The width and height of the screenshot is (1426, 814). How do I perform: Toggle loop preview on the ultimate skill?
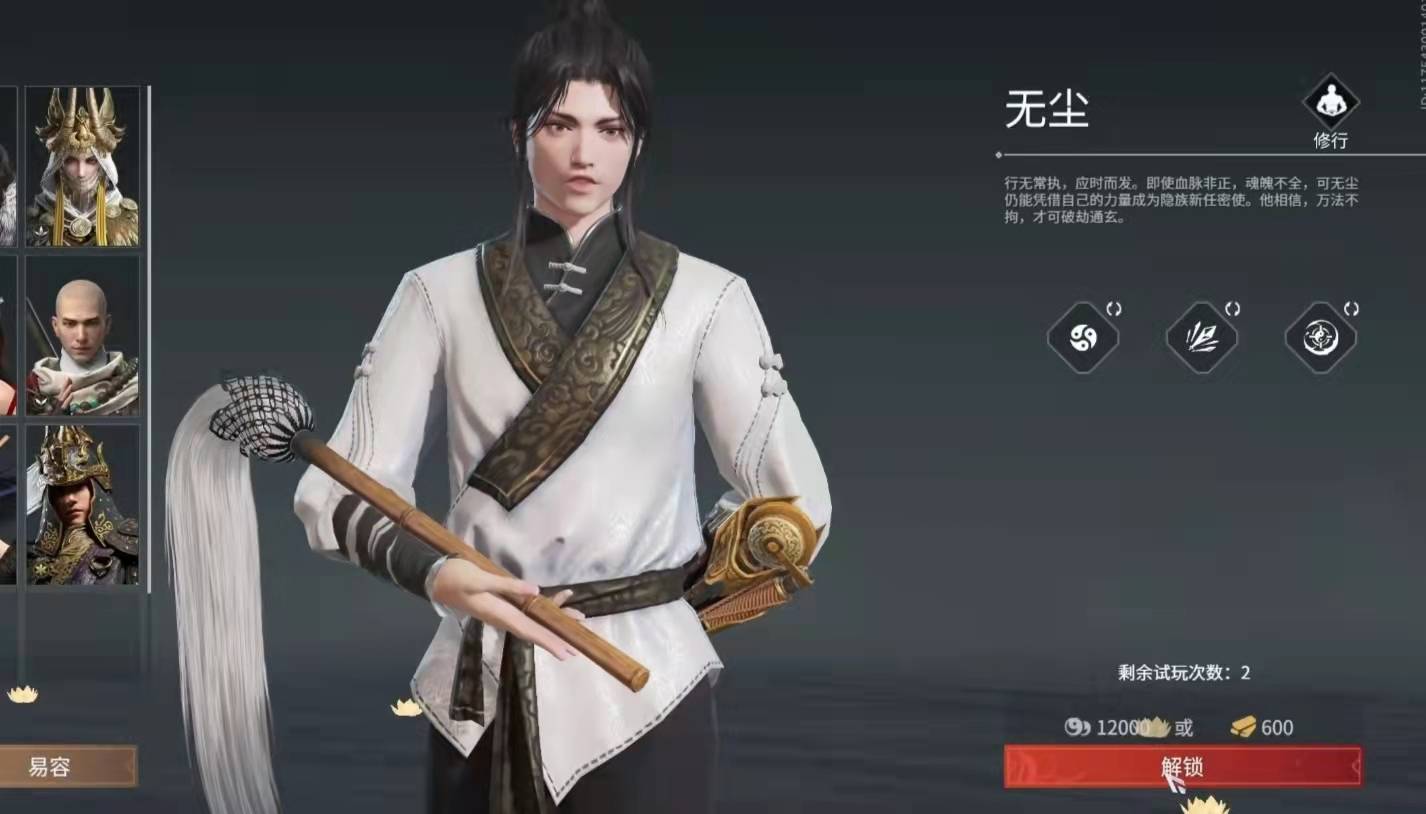1350,310
